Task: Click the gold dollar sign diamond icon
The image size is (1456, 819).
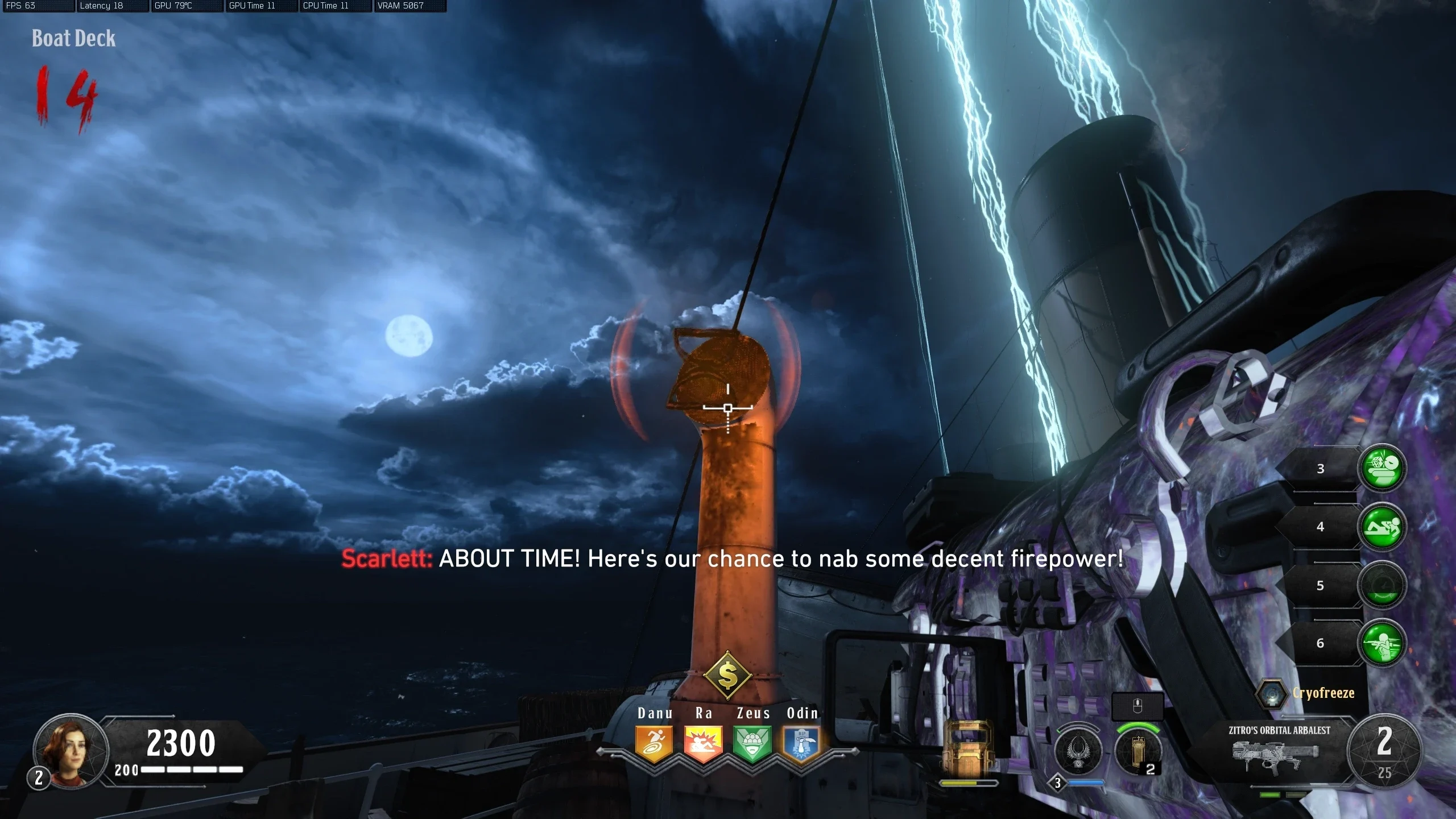Action: [728, 676]
